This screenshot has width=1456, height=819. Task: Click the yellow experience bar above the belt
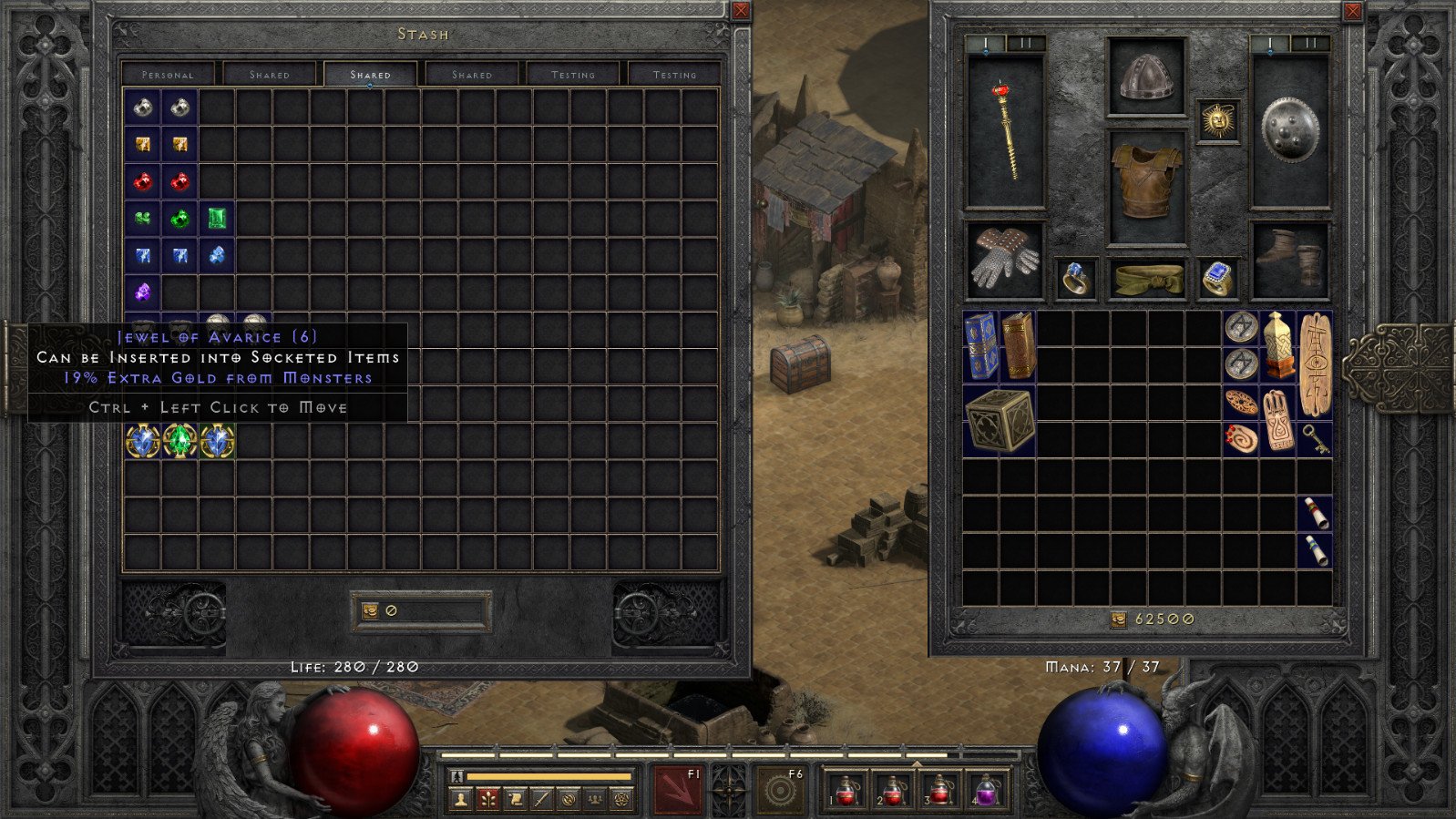[x=547, y=775]
